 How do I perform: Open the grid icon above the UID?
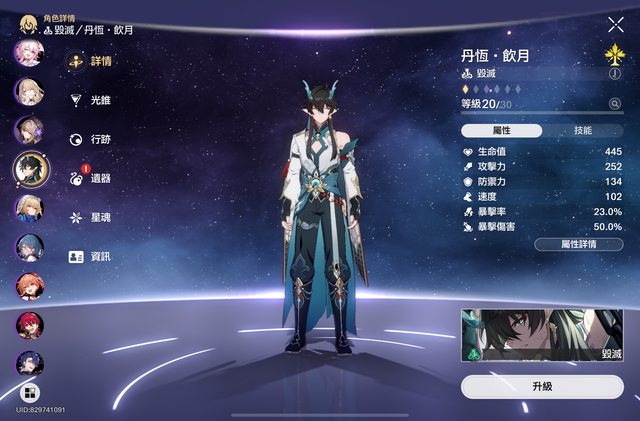[x=28, y=392]
